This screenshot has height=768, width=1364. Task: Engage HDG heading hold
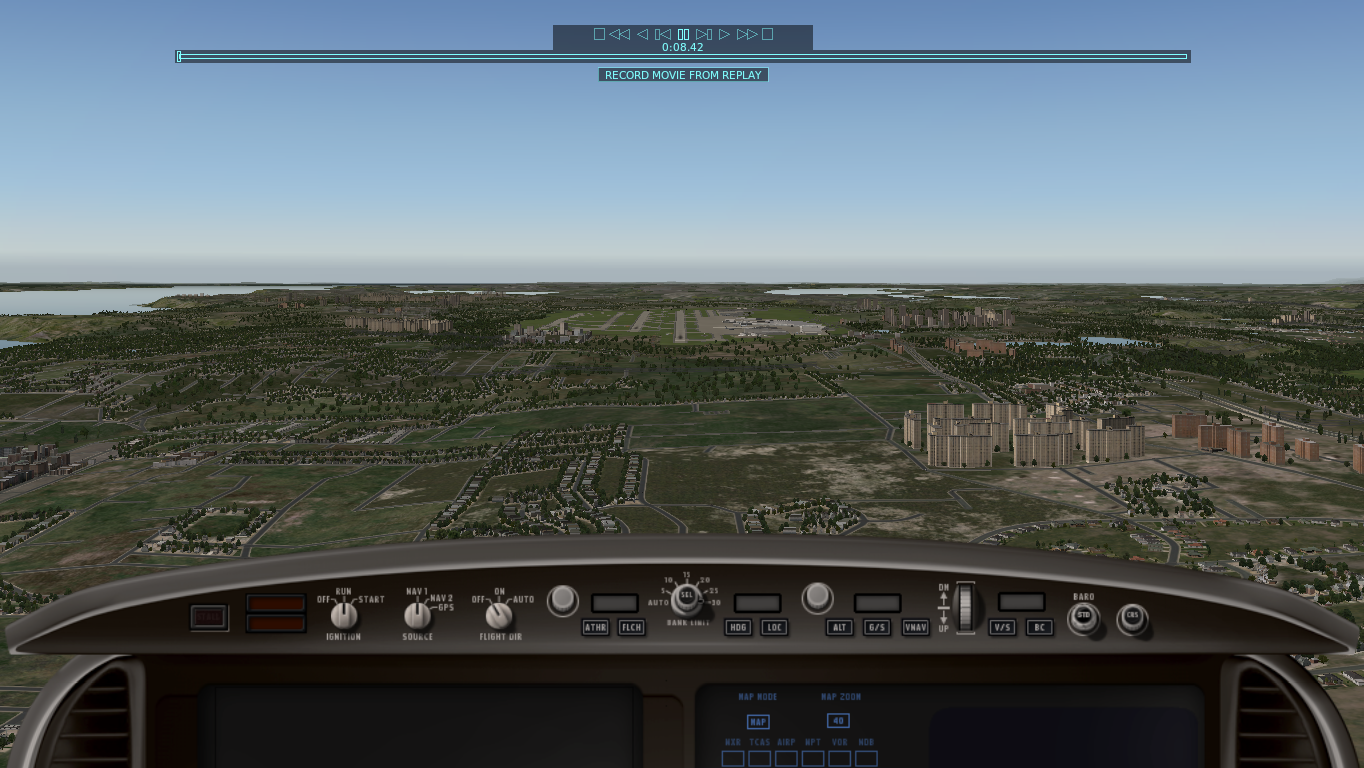pyautogui.click(x=738, y=627)
